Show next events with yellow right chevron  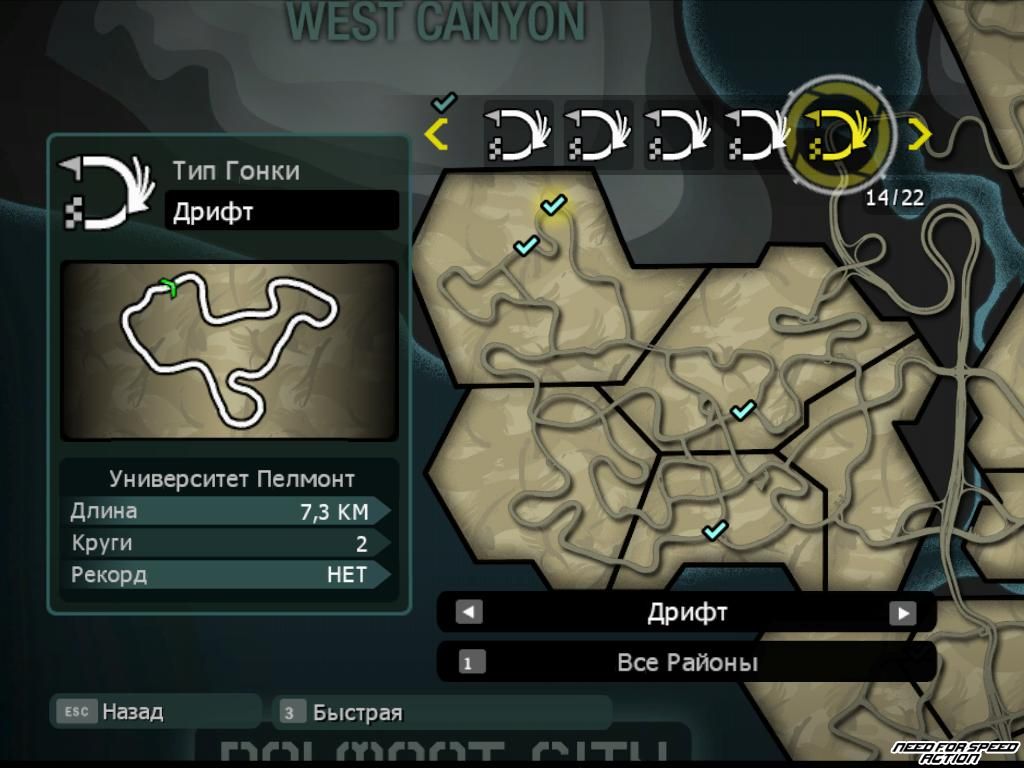click(918, 134)
